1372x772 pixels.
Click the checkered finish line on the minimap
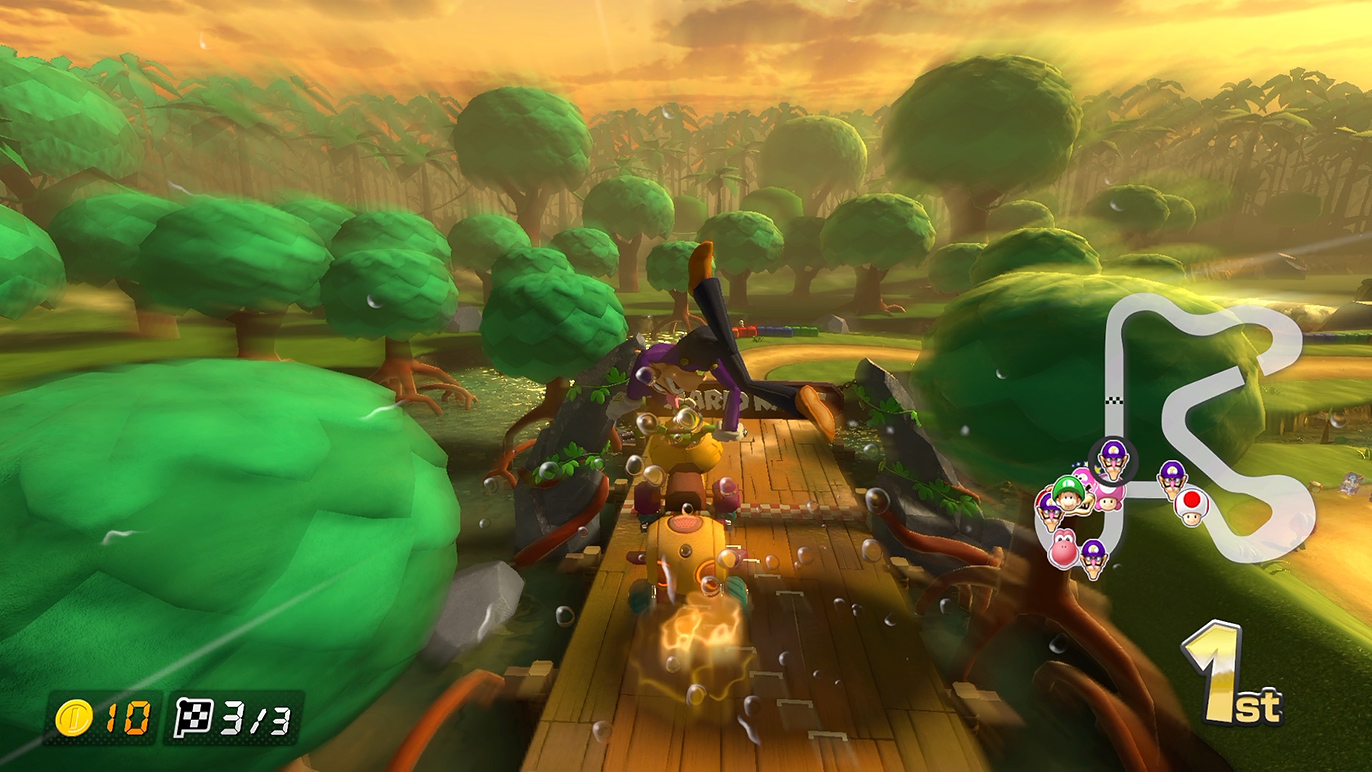coord(1113,400)
